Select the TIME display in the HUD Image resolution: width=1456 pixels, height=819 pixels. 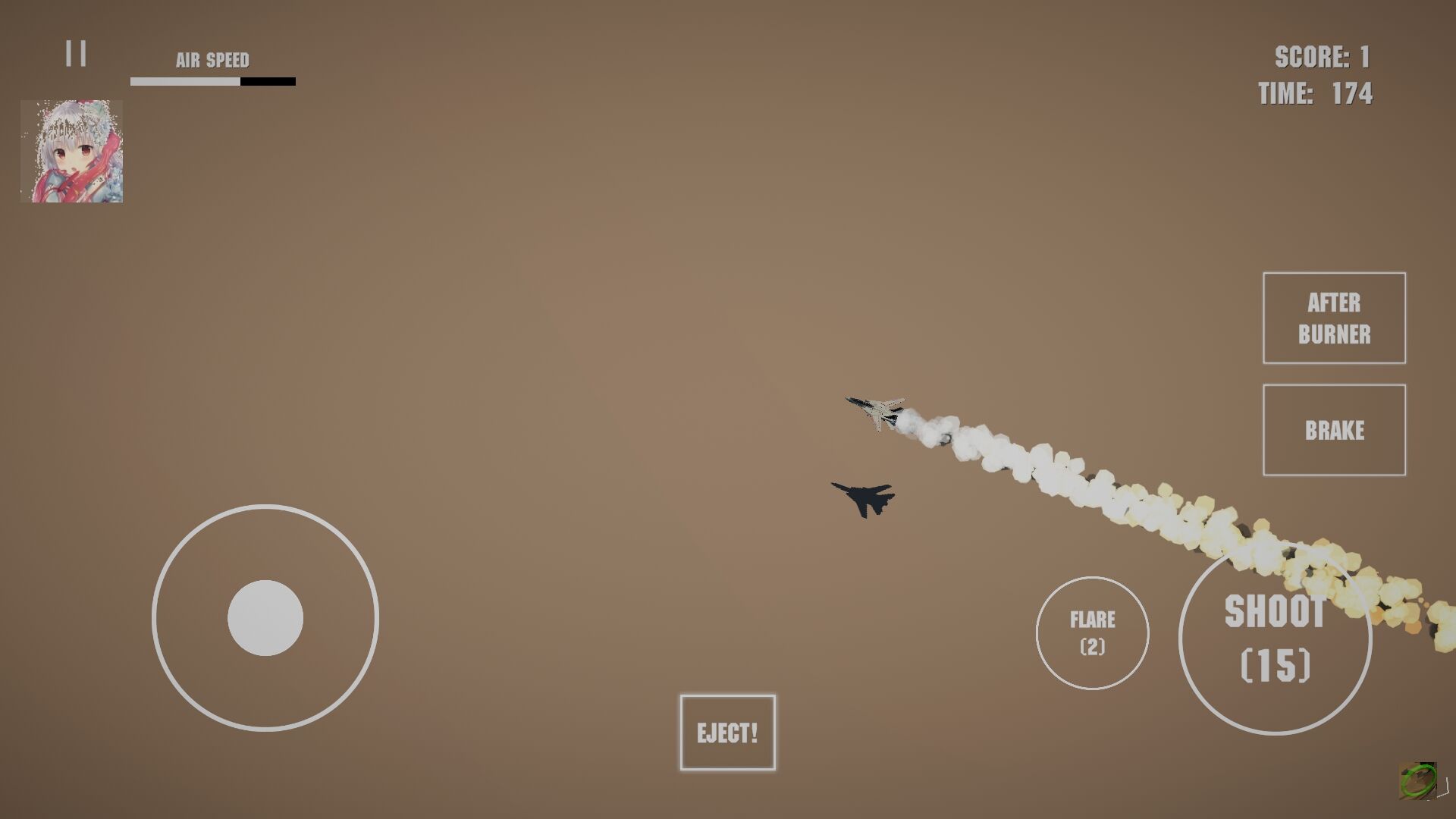(x=1316, y=93)
